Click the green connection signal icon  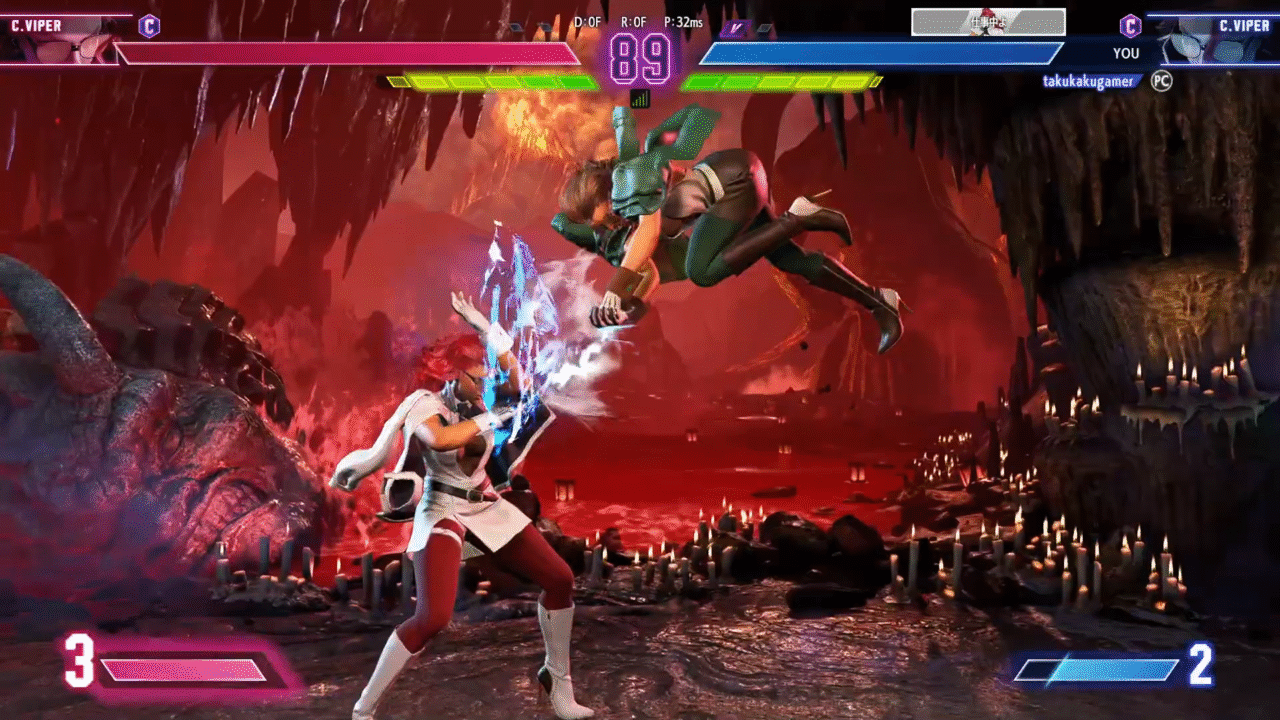point(640,98)
